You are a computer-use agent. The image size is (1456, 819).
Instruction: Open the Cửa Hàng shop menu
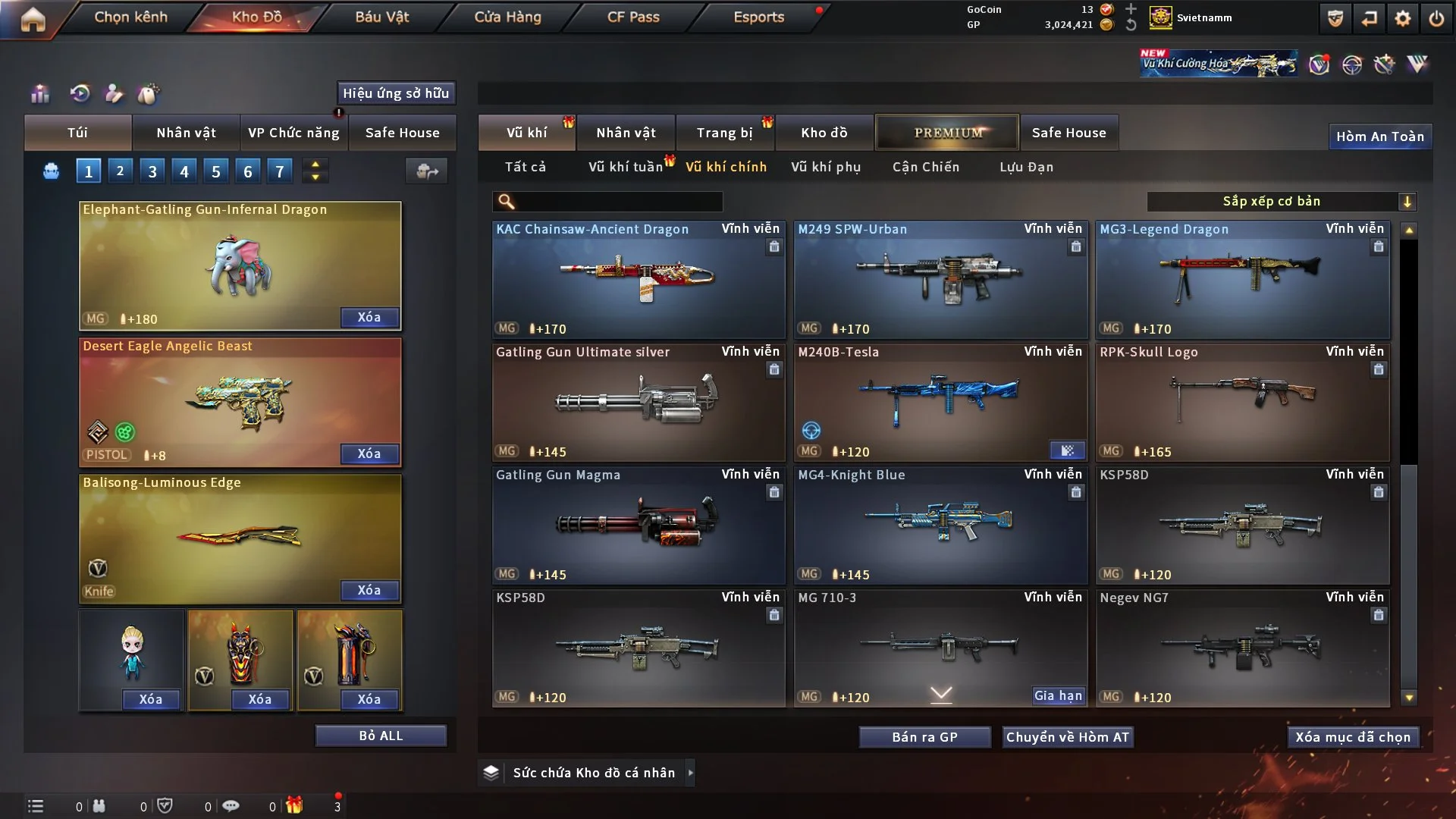507,17
